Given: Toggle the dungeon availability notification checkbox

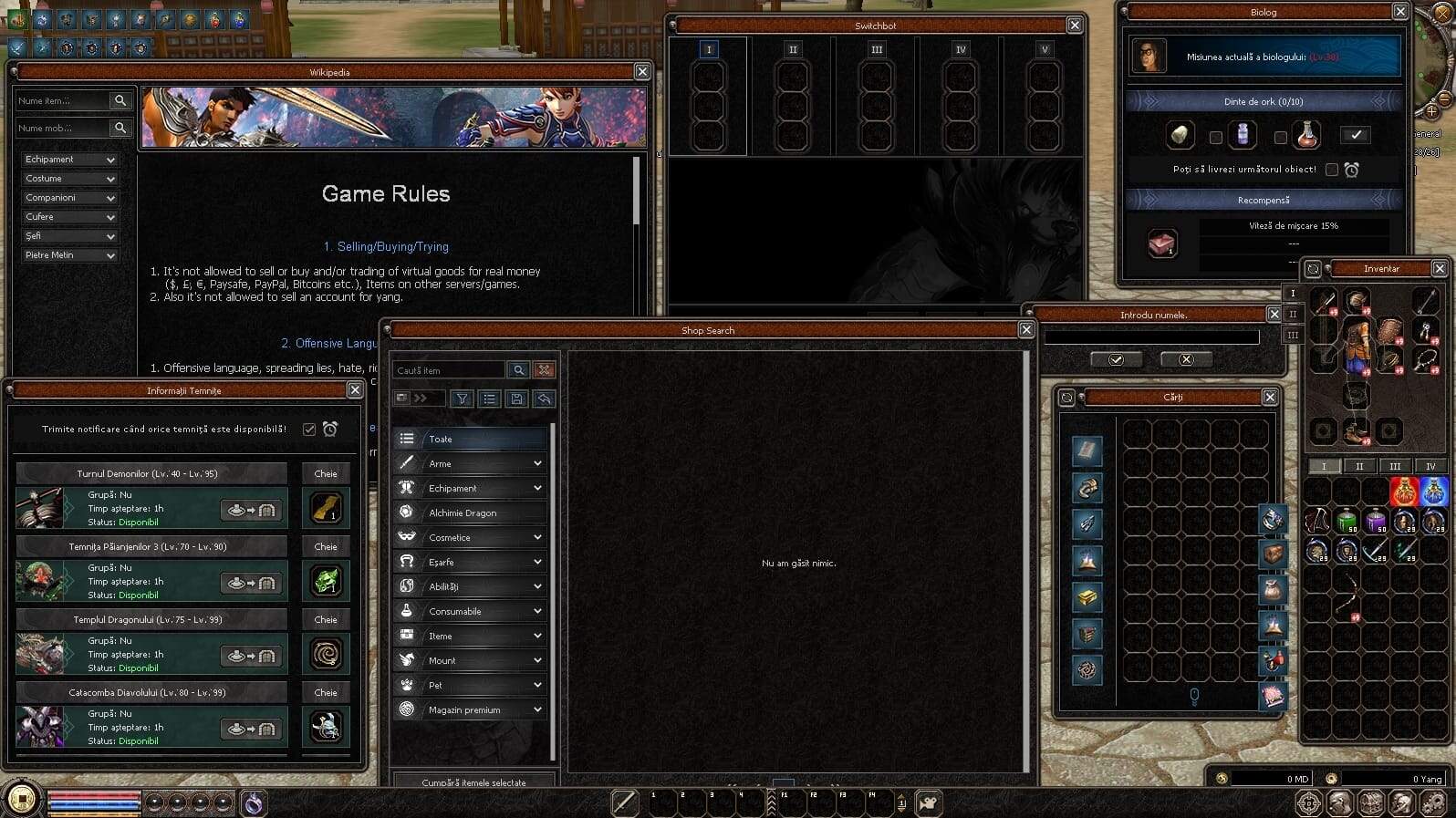Looking at the screenshot, I should click(x=309, y=430).
